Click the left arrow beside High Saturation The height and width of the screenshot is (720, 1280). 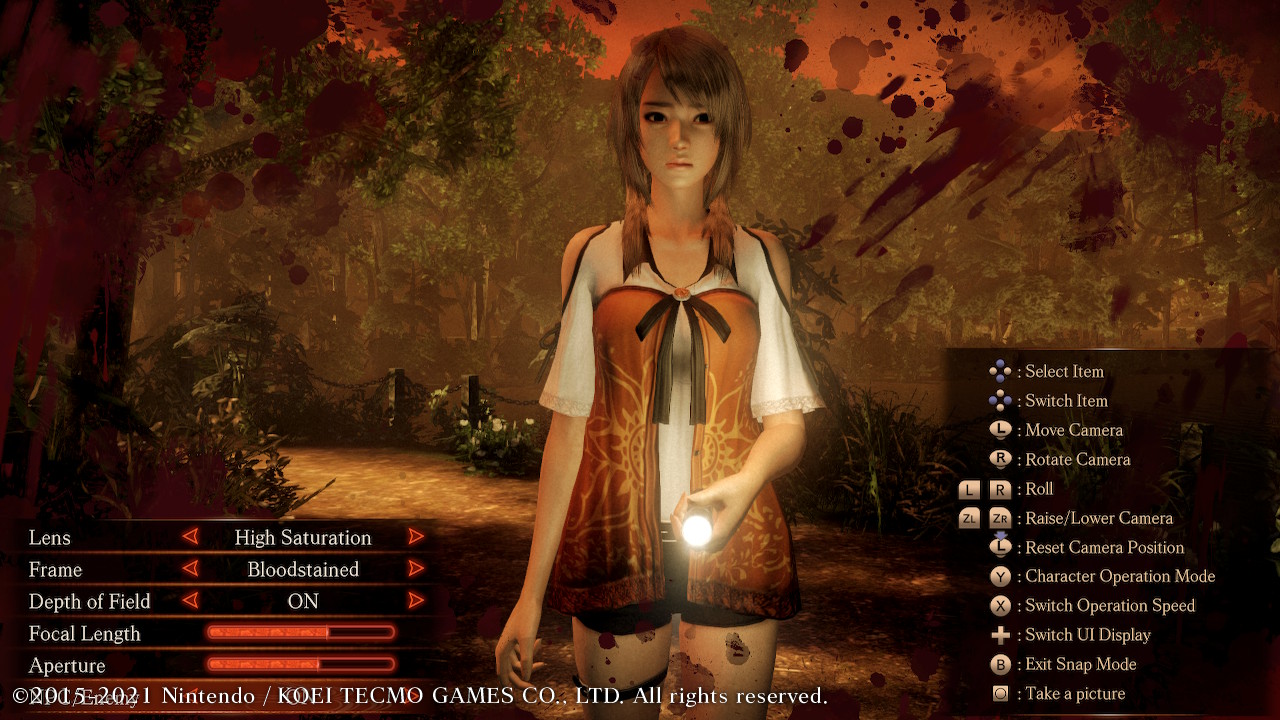190,537
